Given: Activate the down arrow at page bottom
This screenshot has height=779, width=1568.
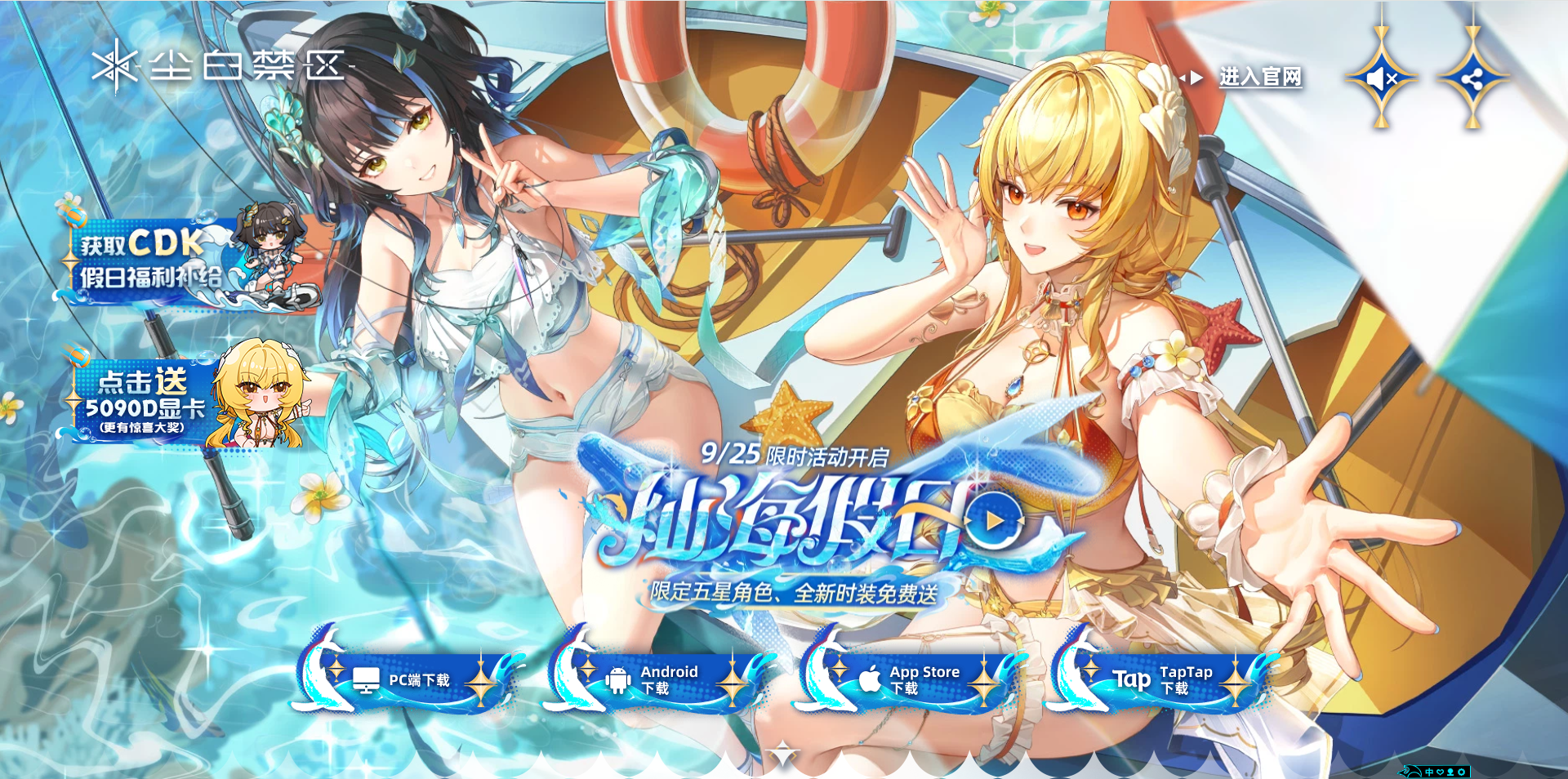Looking at the screenshot, I should click(782, 755).
